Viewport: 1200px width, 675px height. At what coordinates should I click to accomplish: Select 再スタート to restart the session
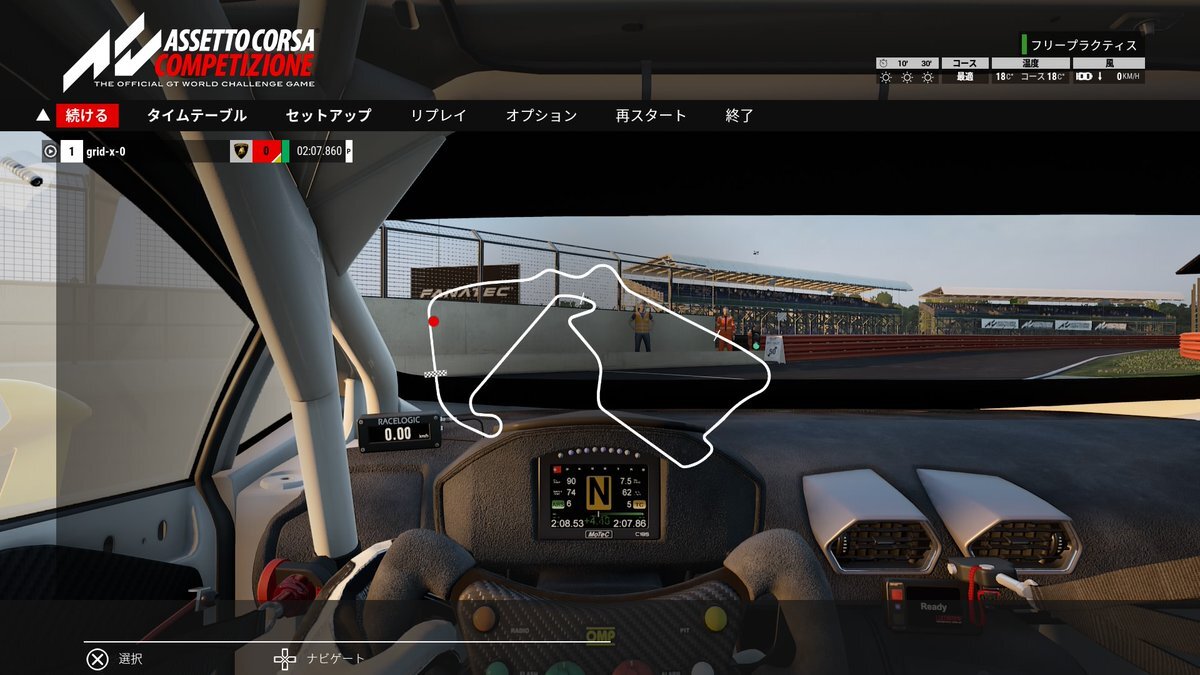pyautogui.click(x=651, y=116)
